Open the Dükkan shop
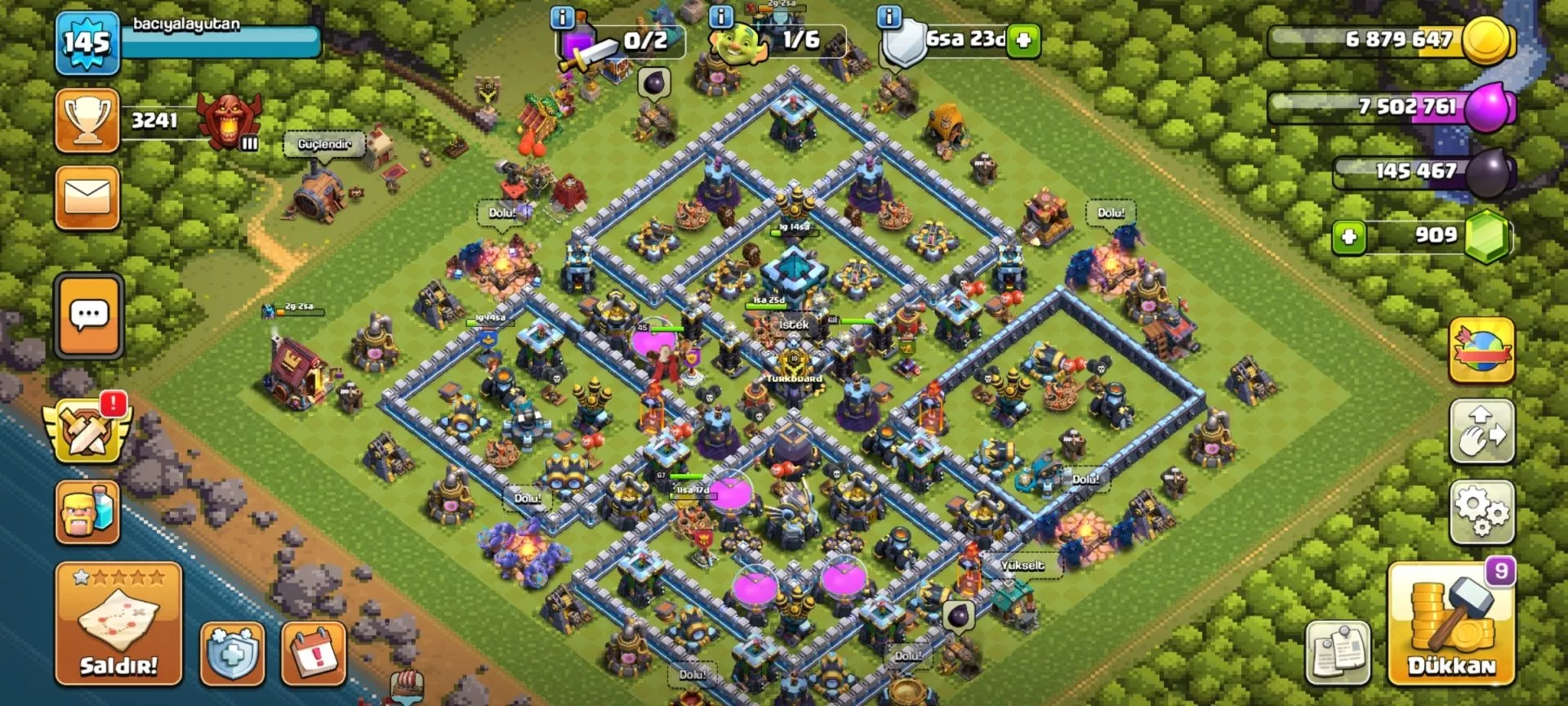 pos(1451,625)
